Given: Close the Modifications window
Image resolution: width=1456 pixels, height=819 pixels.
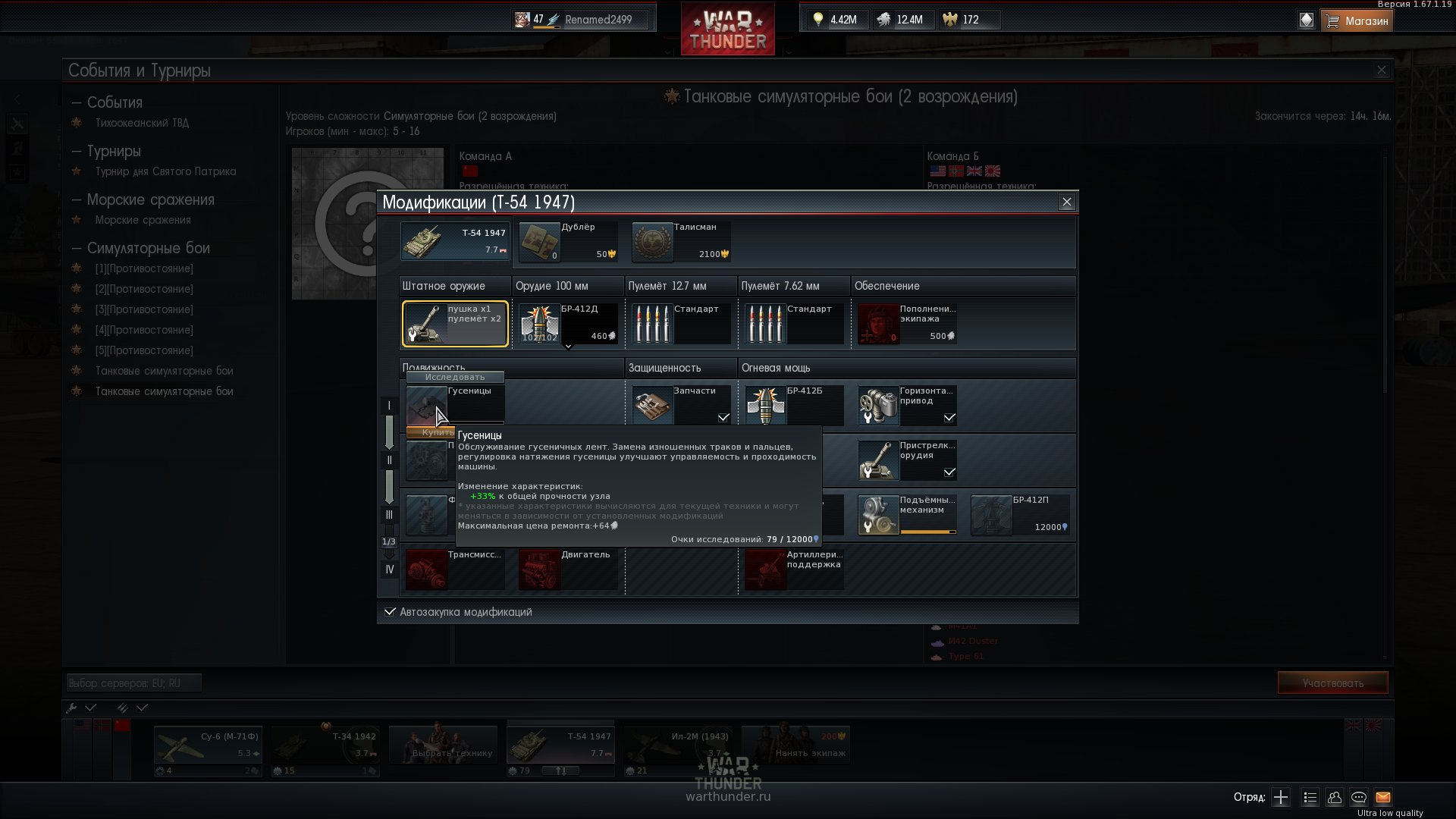Looking at the screenshot, I should point(1066,202).
